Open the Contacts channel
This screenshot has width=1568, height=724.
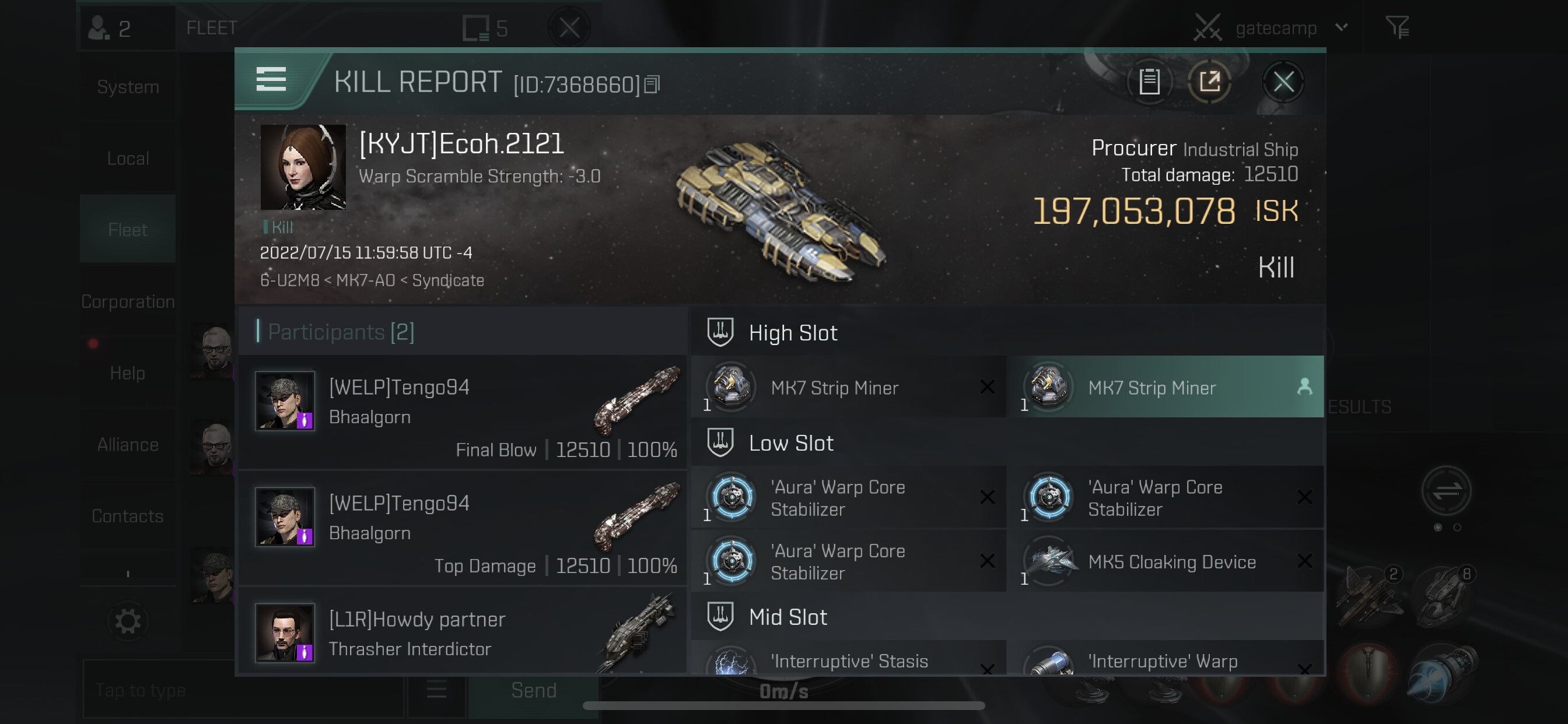[x=128, y=516]
